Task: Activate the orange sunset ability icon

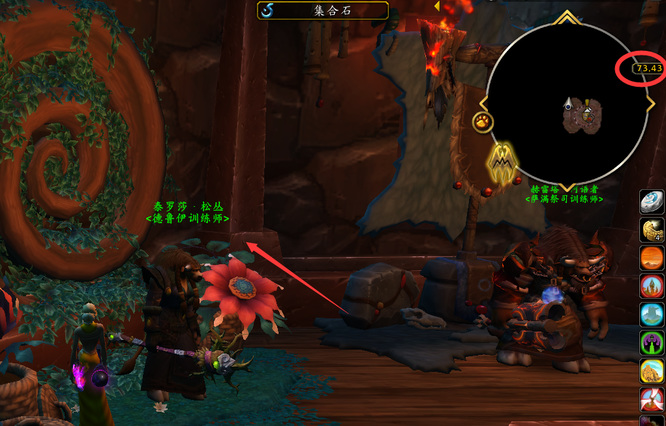Action: [x=652, y=258]
